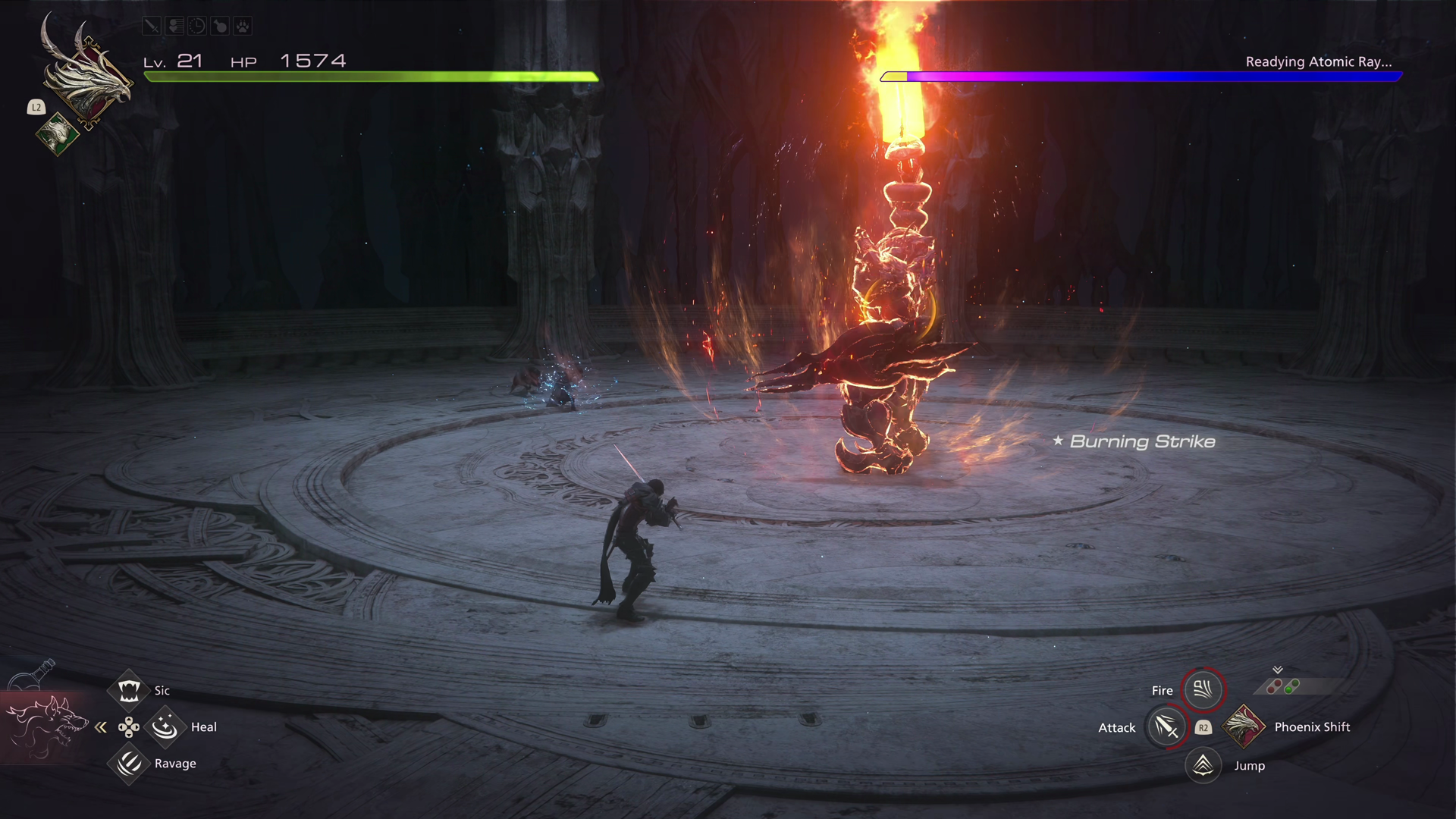Switch to the green secondary Eikon icon
The image size is (1456, 819).
(x=57, y=135)
